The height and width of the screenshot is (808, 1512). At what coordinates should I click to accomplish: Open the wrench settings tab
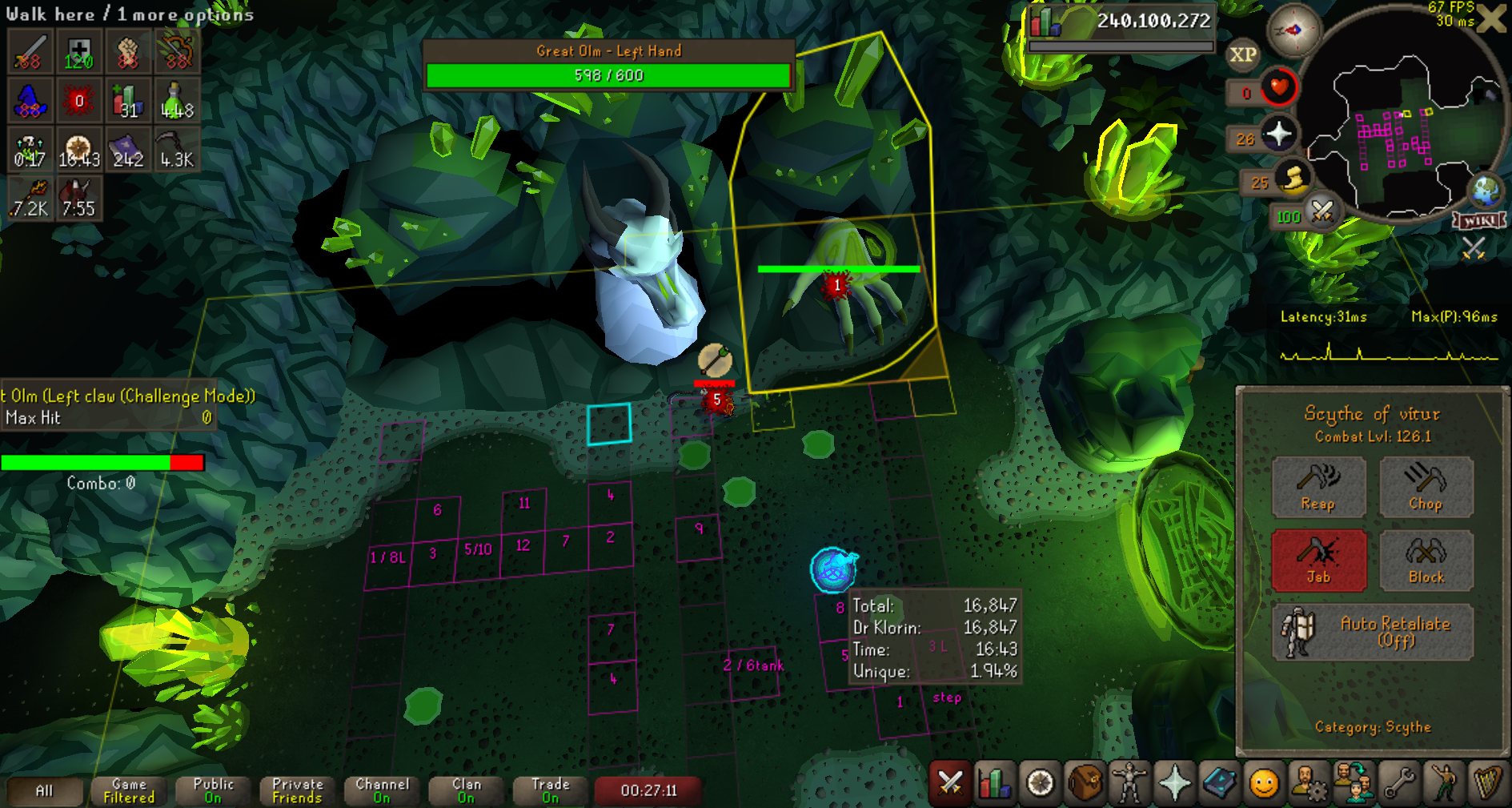point(1399,782)
